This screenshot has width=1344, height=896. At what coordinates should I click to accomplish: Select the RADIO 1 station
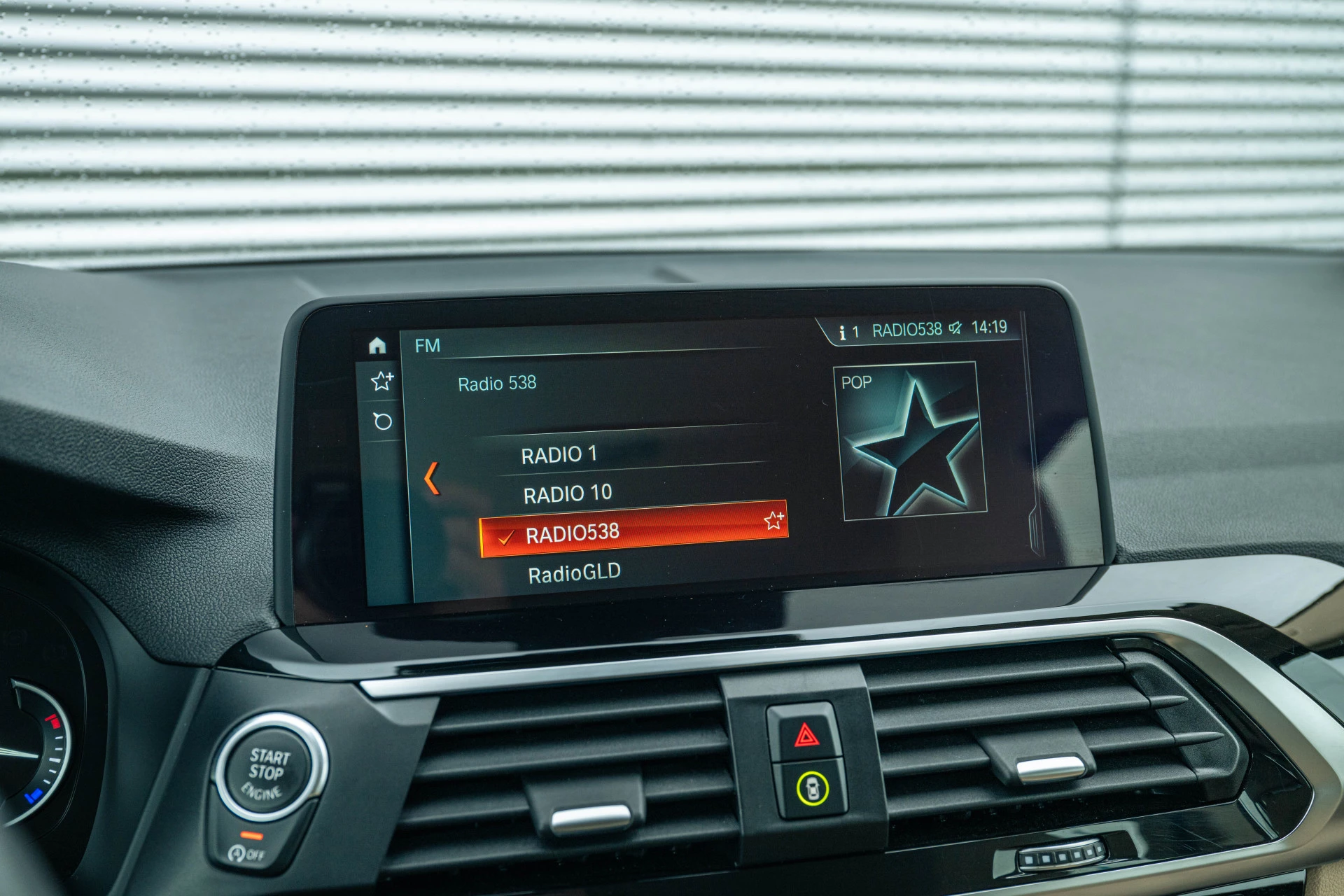pyautogui.click(x=559, y=455)
